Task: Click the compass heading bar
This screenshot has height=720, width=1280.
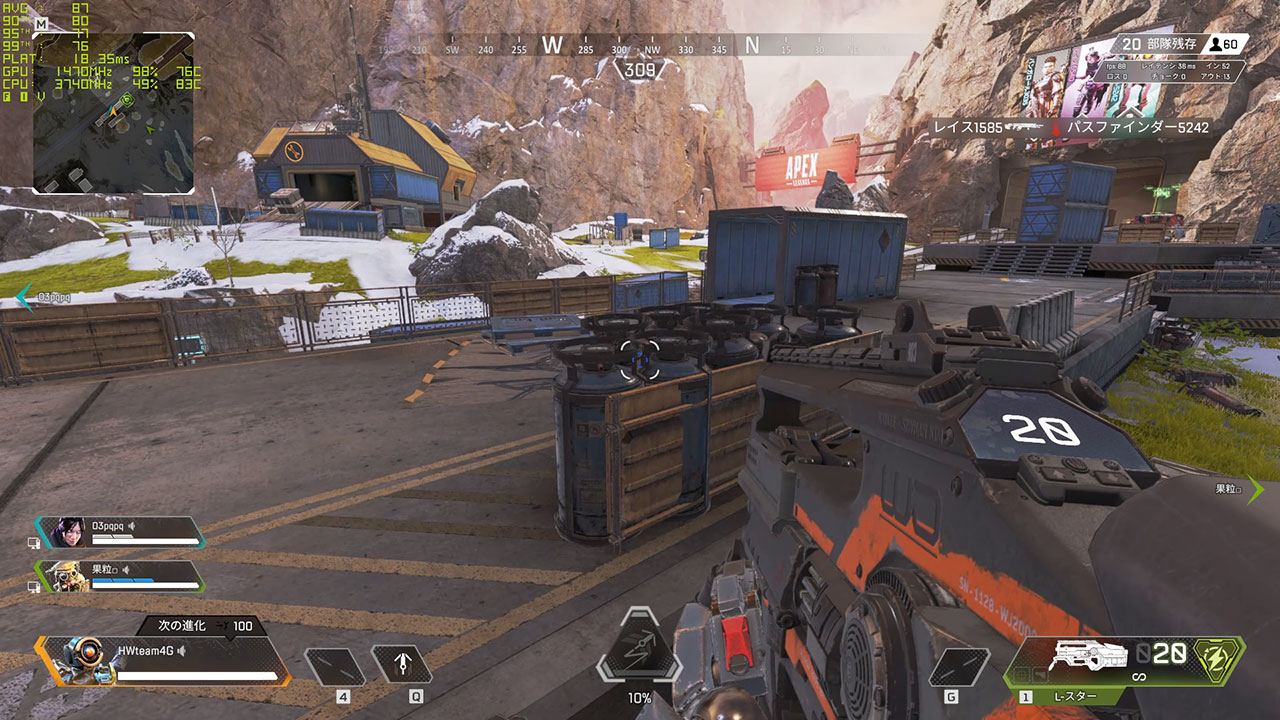Action: click(640, 46)
